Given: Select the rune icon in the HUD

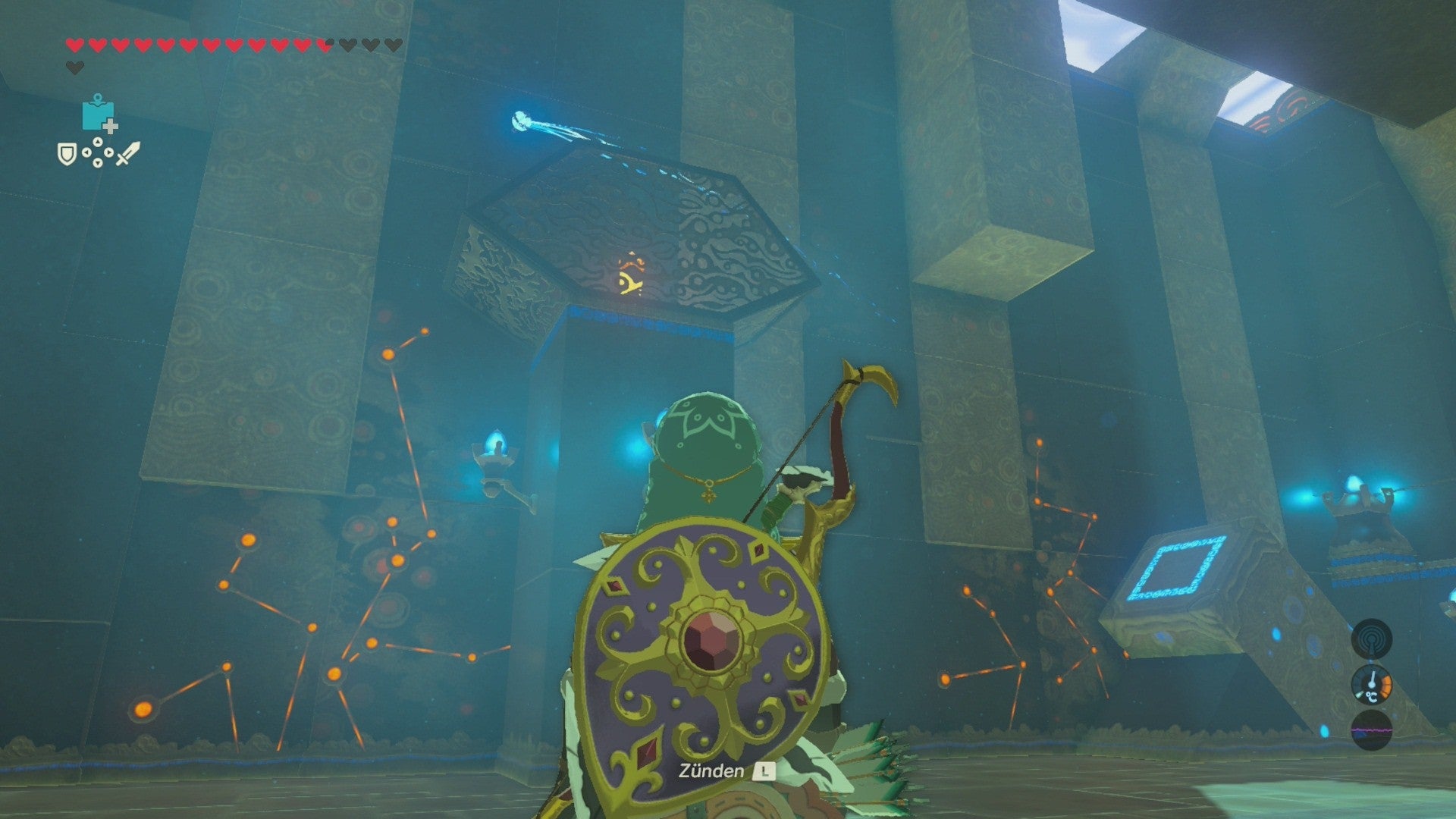Looking at the screenshot, I should pyautogui.click(x=98, y=111).
